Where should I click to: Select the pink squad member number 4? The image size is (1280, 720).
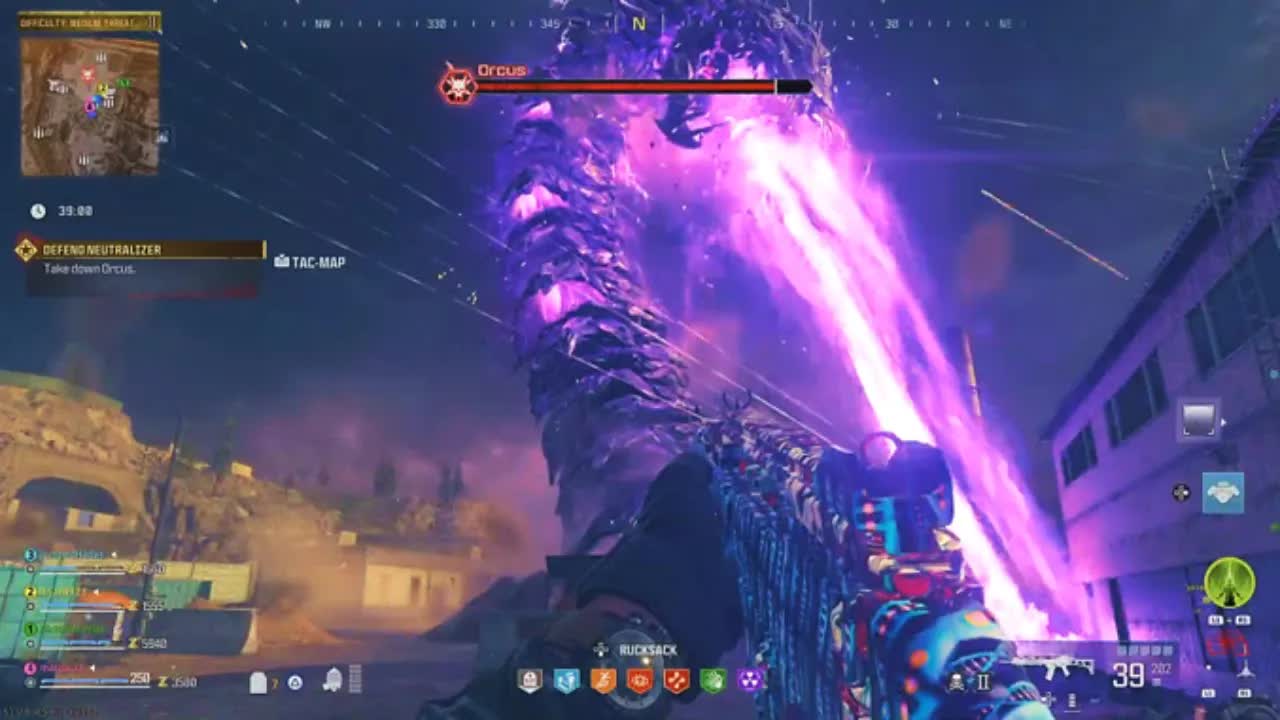click(30, 667)
